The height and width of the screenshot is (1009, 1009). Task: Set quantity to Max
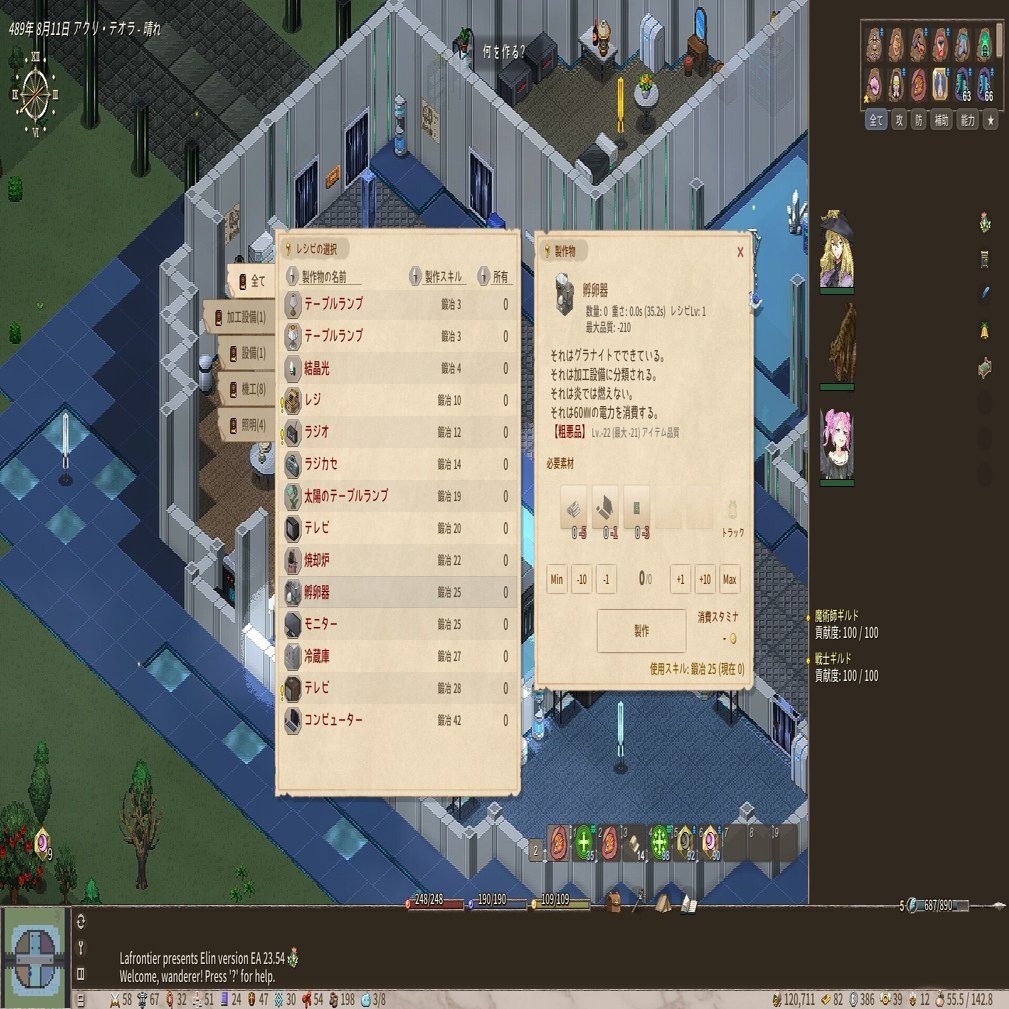coord(730,580)
